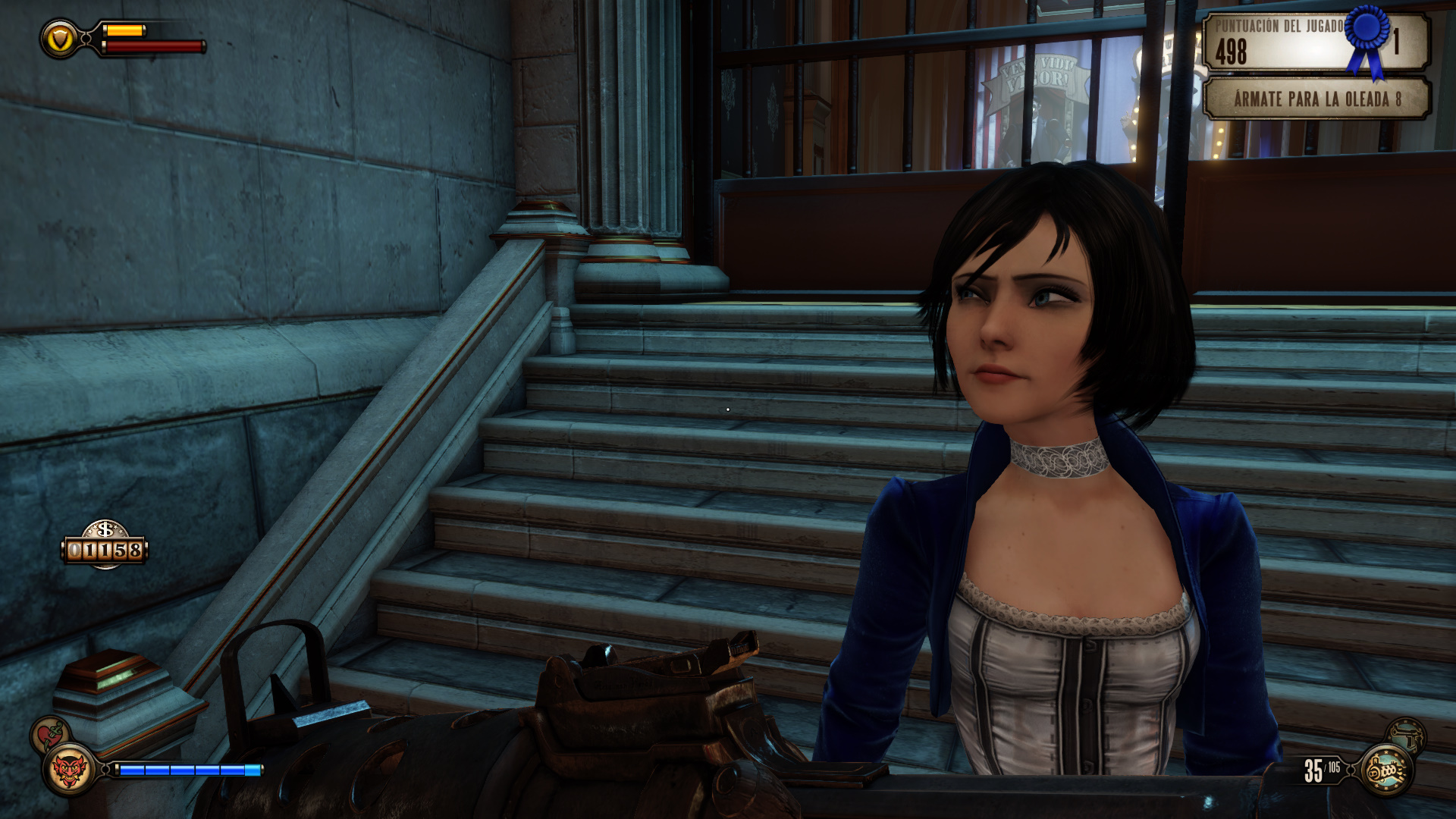The width and height of the screenshot is (1456, 819).
Task: Switch to the heart-and-dagger vigor icon
Action: click(x=50, y=734)
